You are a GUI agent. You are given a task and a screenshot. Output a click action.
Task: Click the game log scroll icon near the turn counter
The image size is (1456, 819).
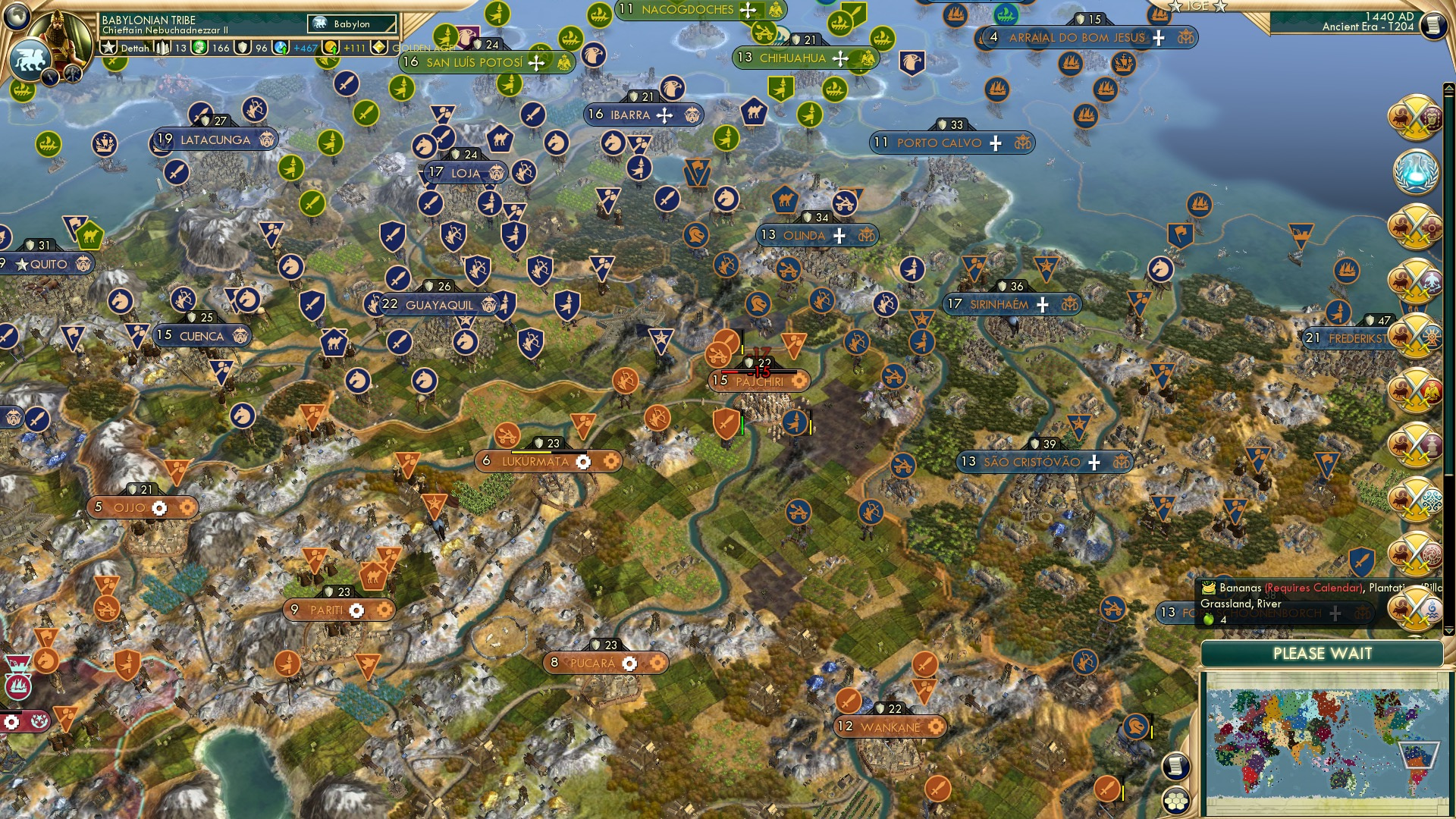click(1434, 24)
